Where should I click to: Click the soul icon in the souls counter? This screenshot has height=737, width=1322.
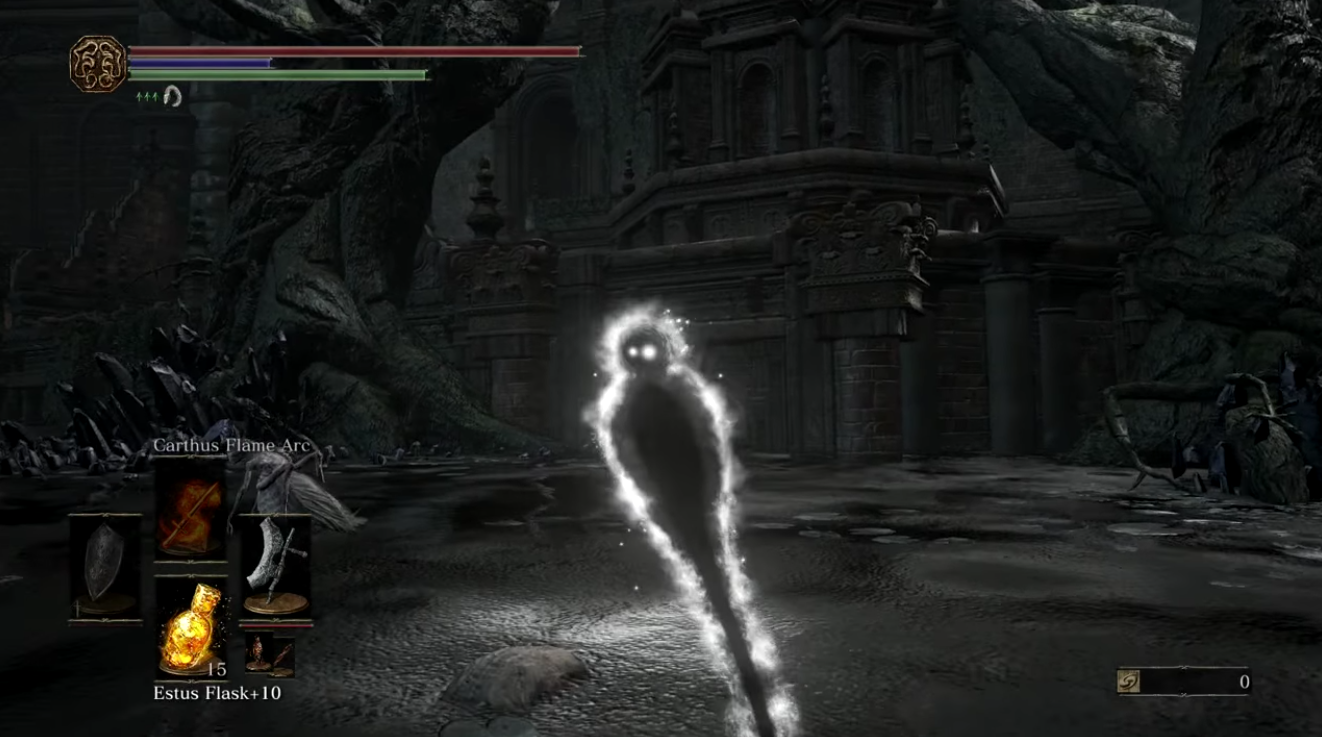click(x=1127, y=679)
